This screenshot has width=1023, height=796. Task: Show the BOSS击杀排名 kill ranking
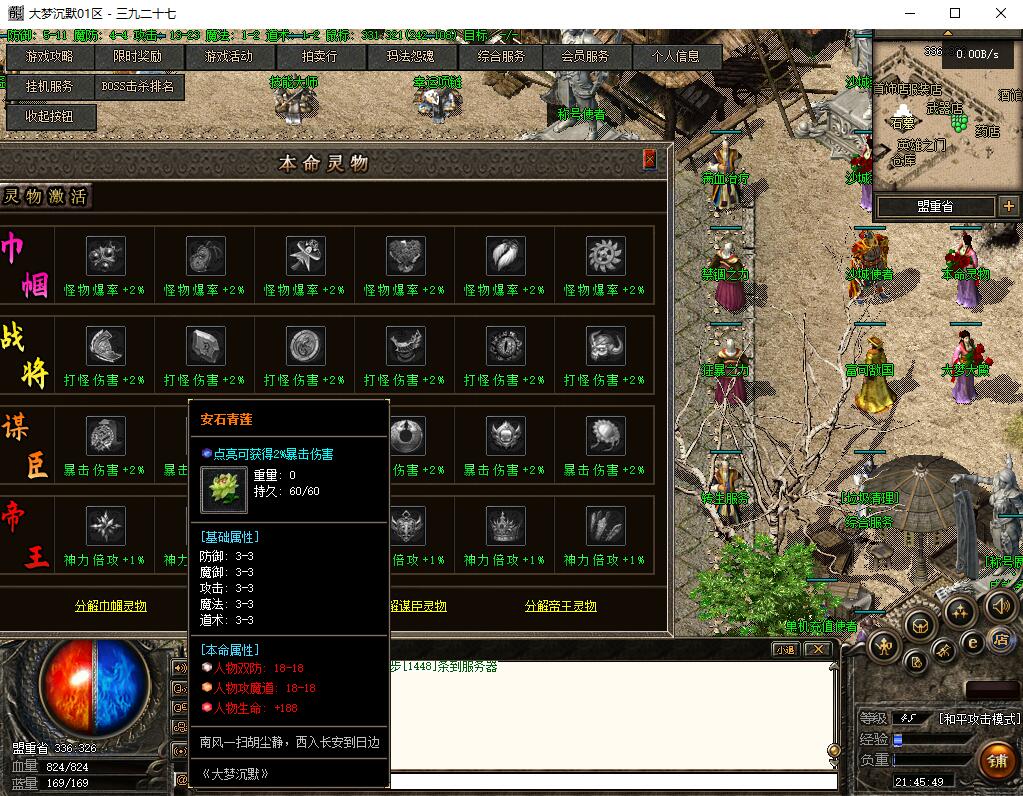click(138, 87)
